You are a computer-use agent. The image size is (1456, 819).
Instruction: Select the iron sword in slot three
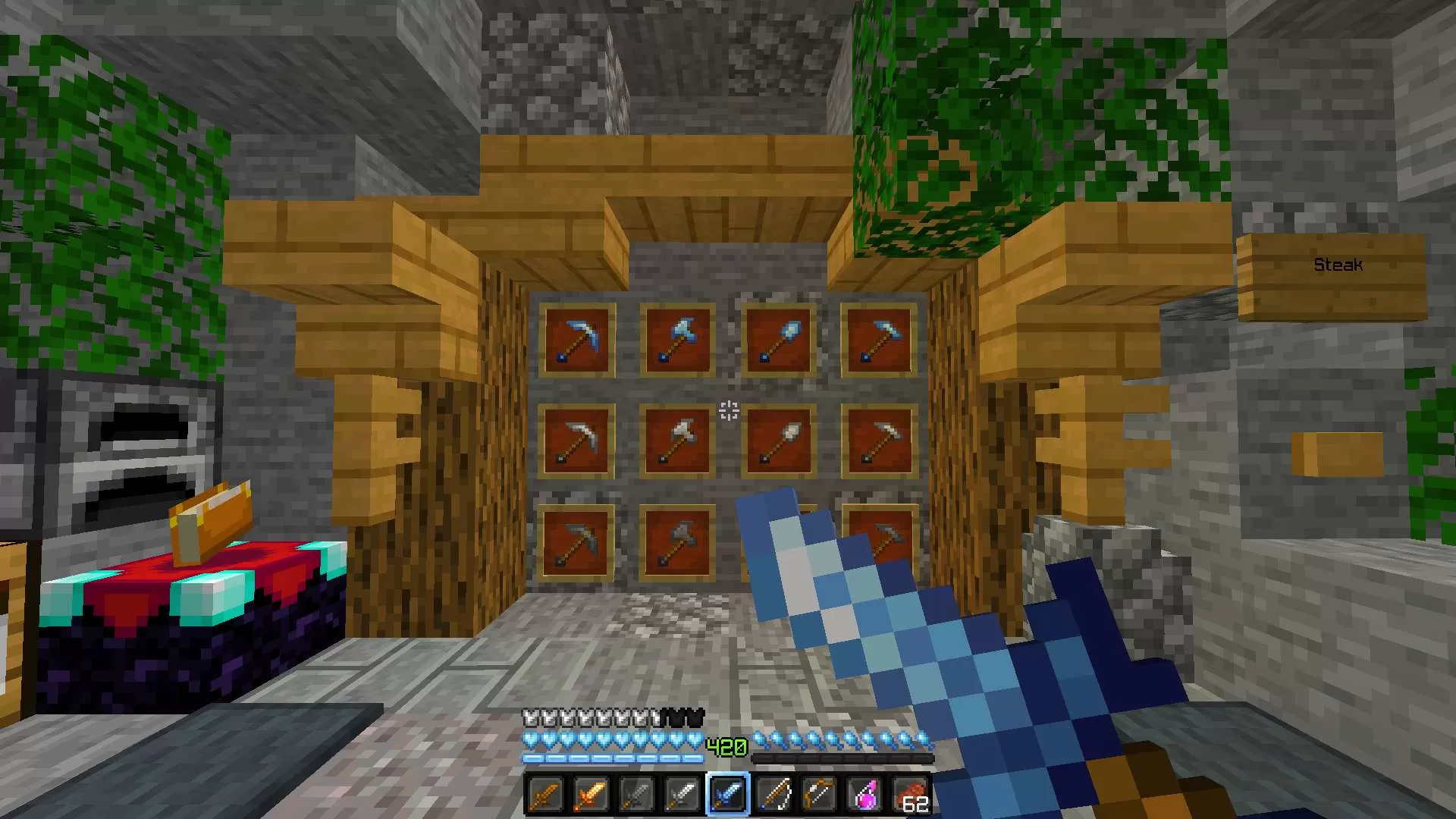pyautogui.click(x=634, y=795)
